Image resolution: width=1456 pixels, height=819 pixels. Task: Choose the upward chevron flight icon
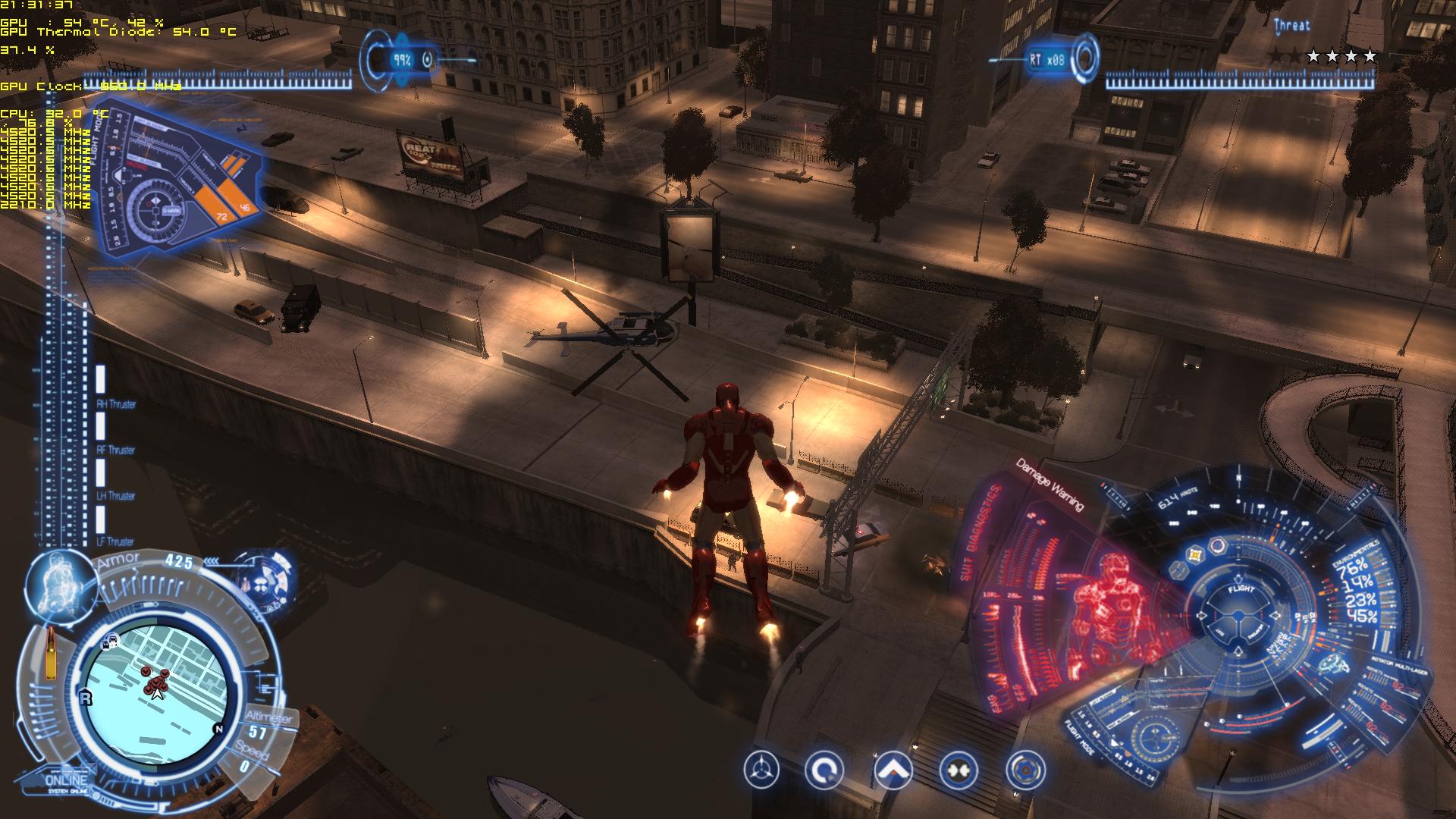coord(893,771)
